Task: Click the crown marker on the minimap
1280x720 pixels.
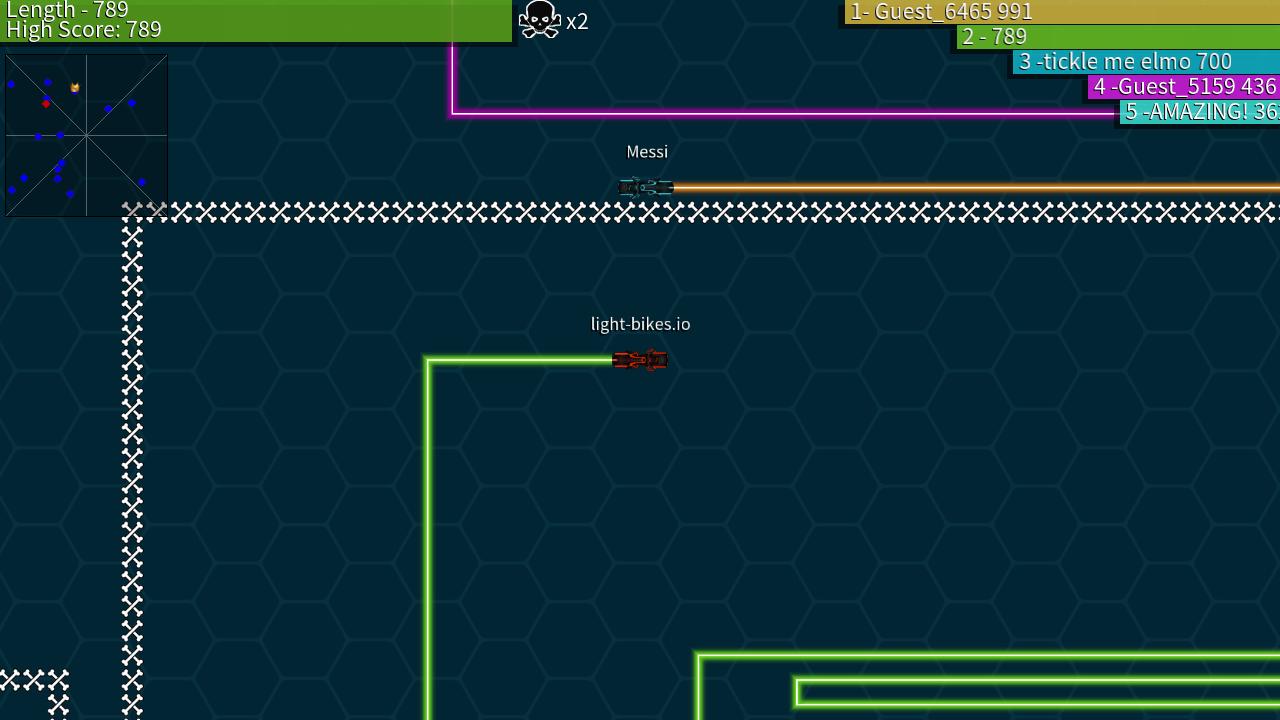Action: coord(77,88)
